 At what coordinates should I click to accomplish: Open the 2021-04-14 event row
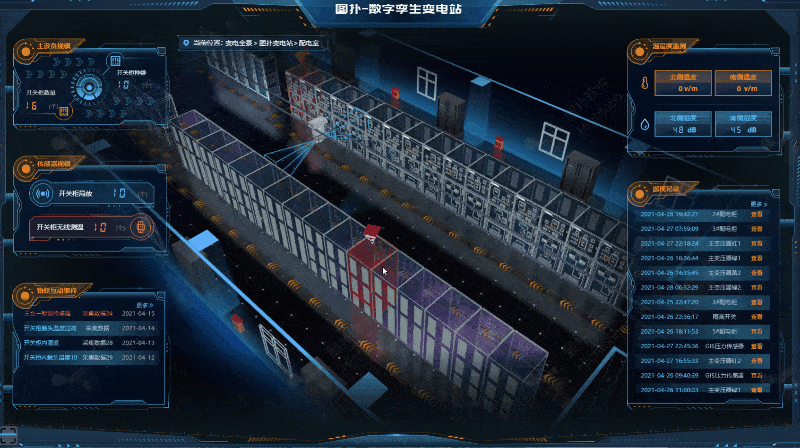86,326
